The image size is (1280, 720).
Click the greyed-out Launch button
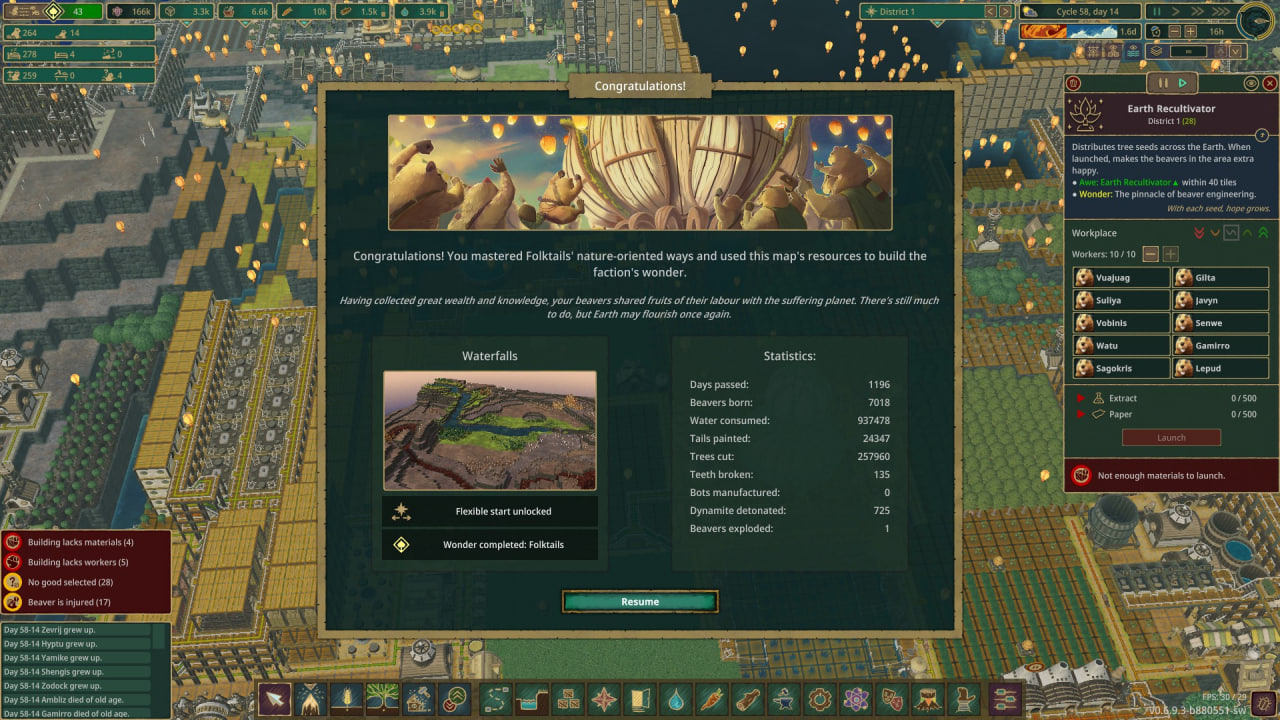(1171, 437)
